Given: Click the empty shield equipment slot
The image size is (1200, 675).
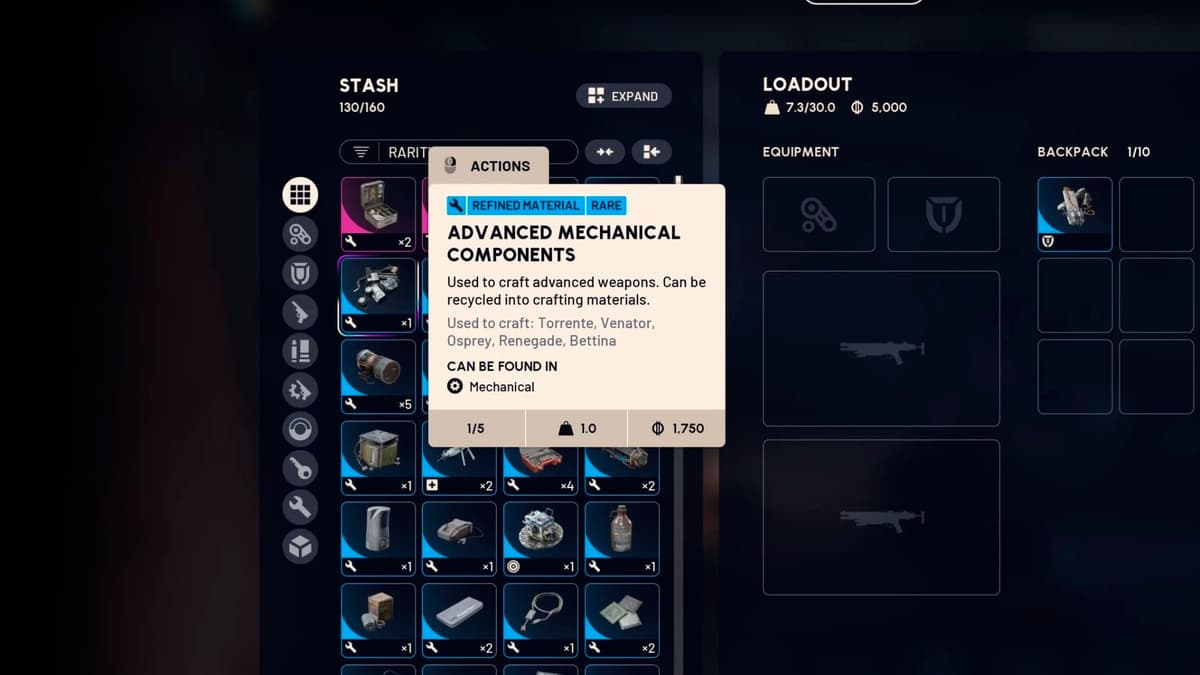Looking at the screenshot, I should click(943, 214).
